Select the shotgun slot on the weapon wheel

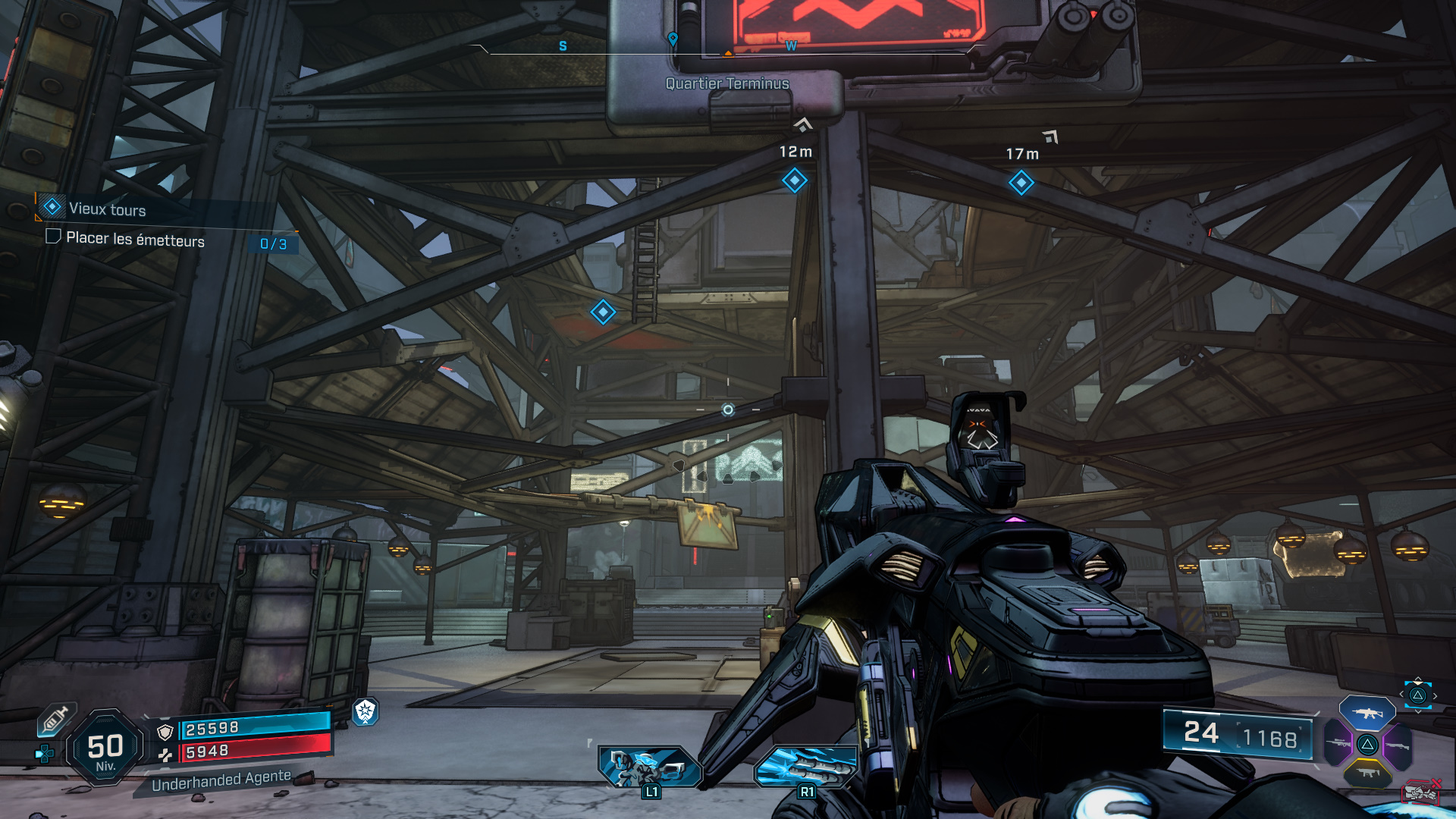point(1398,745)
